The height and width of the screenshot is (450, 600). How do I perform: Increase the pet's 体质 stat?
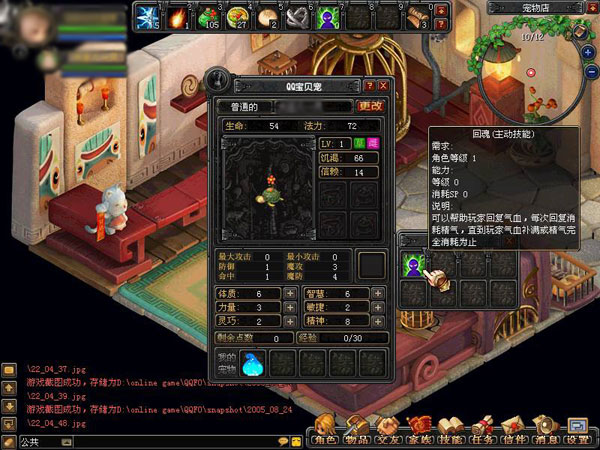(290, 293)
